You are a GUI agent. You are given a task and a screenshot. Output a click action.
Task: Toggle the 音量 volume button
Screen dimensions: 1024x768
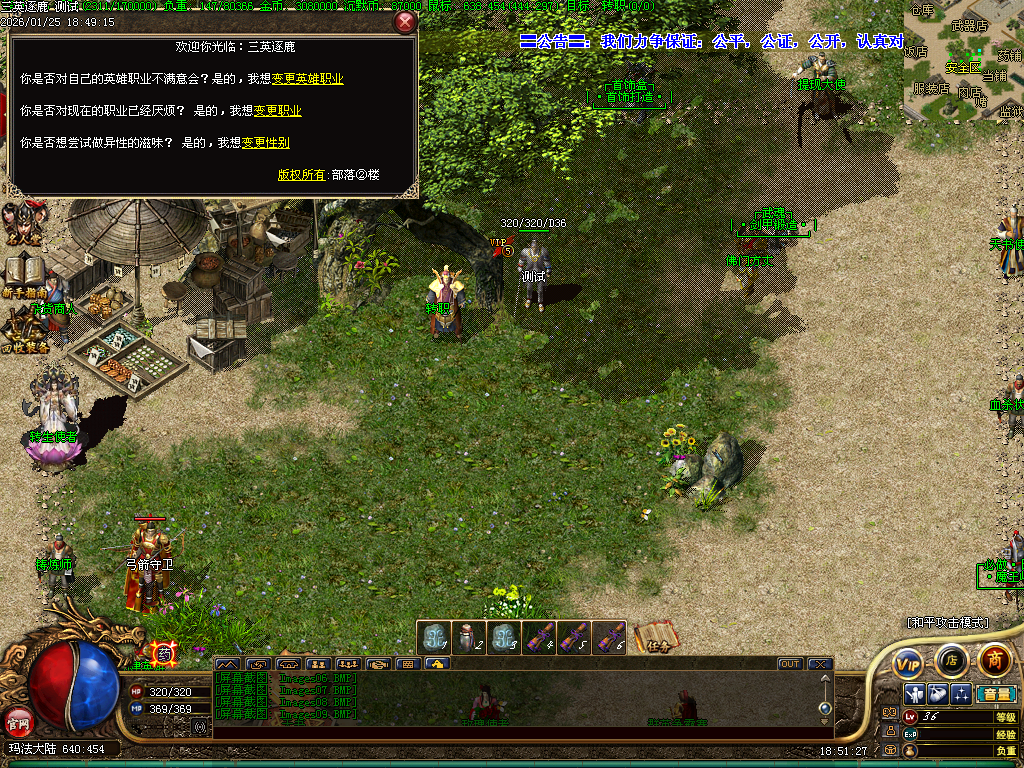995,693
